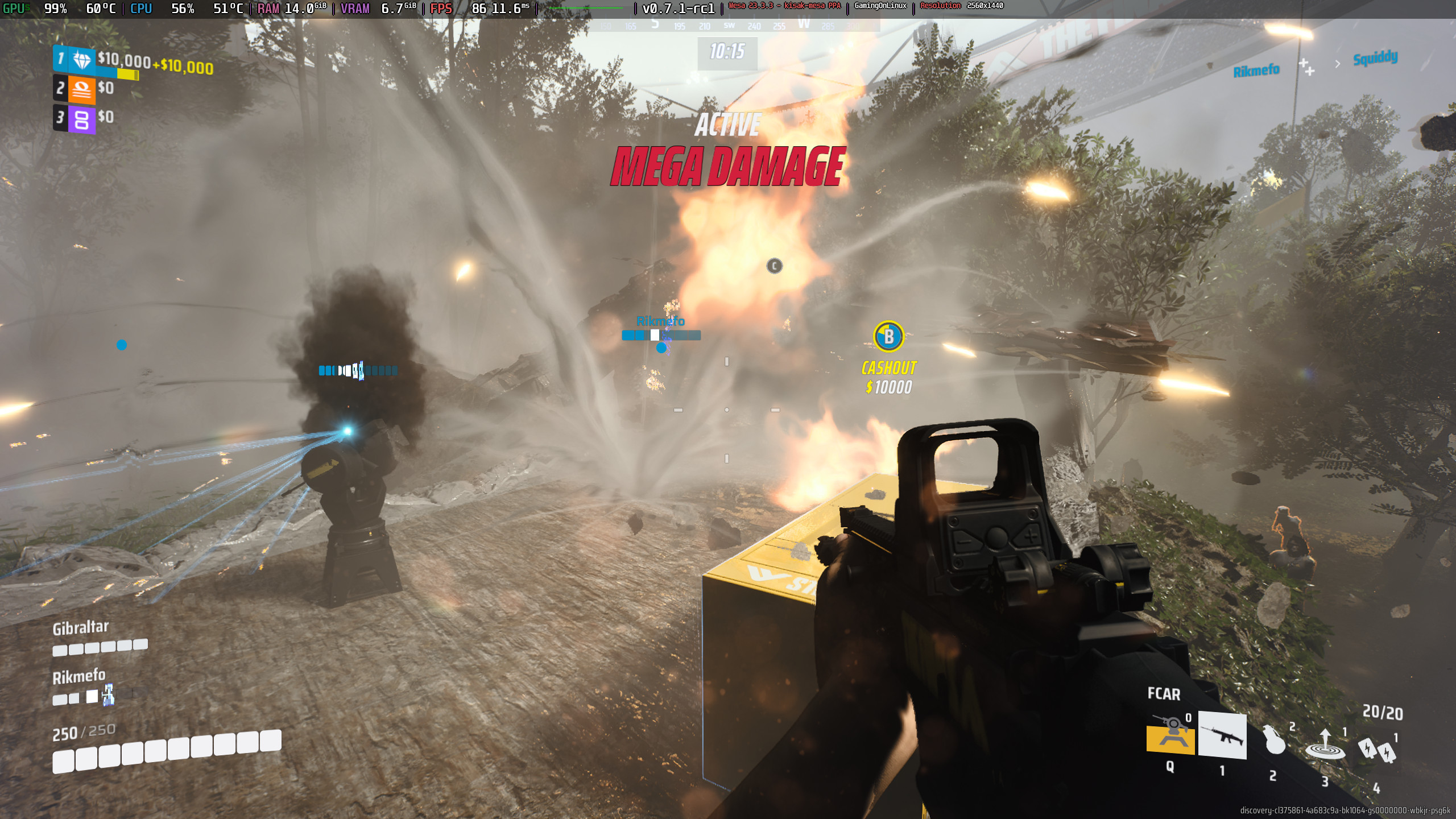
Task: Select the jump pad gadget icon
Action: (1325, 745)
